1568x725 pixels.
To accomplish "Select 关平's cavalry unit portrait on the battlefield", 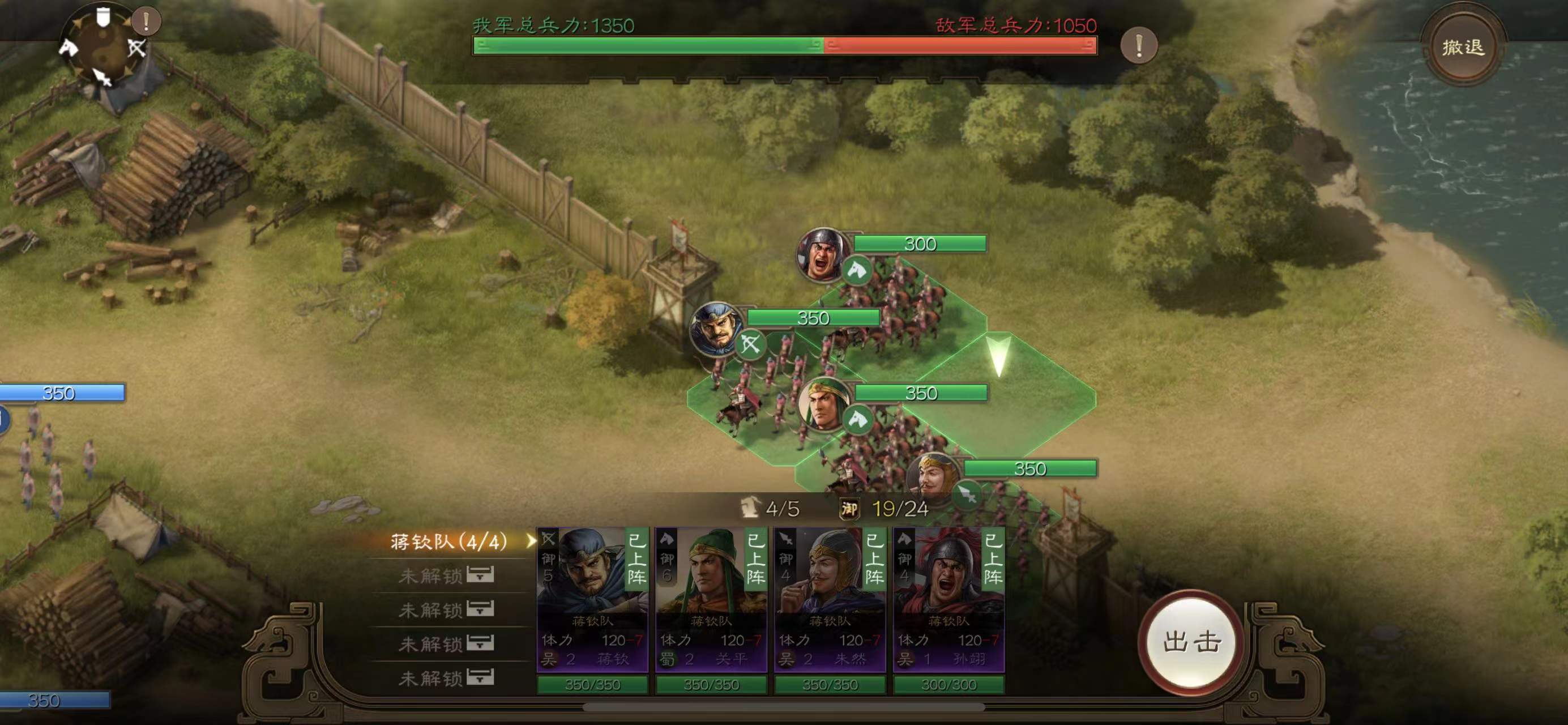I will tap(823, 403).
